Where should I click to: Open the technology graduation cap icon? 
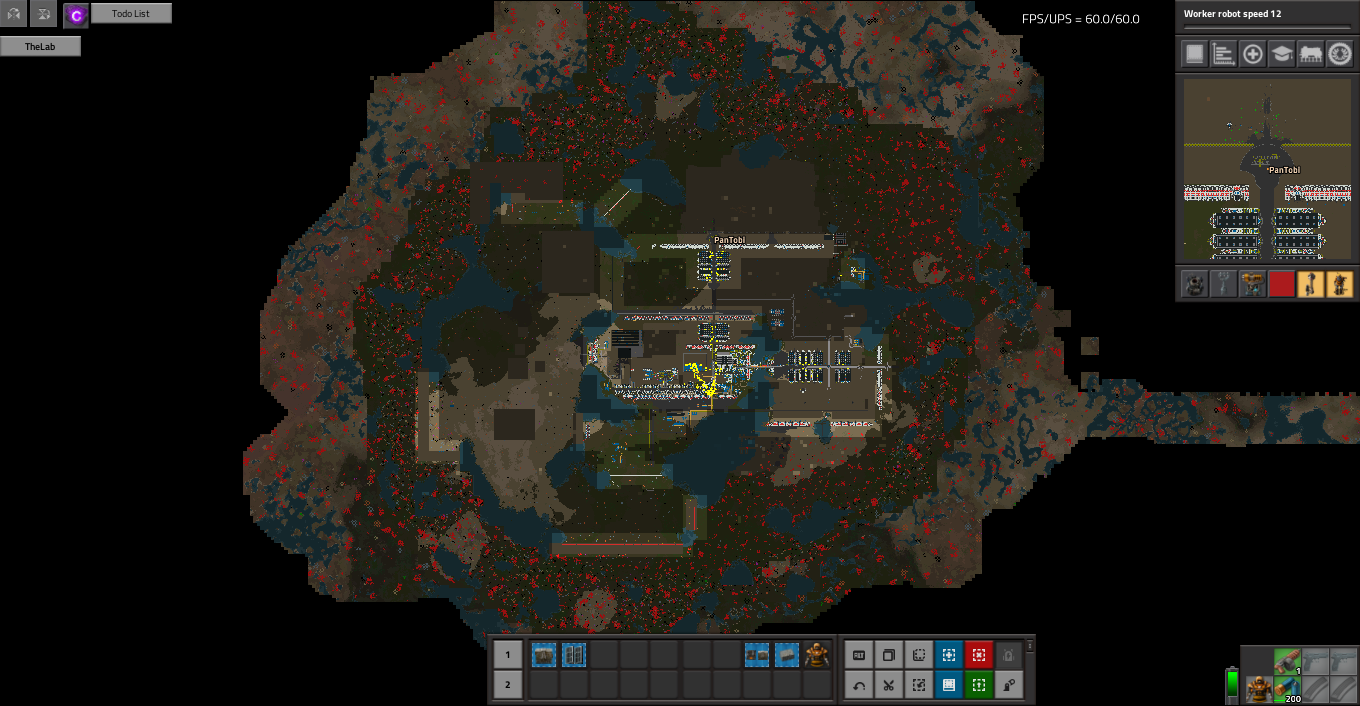[x=1281, y=54]
